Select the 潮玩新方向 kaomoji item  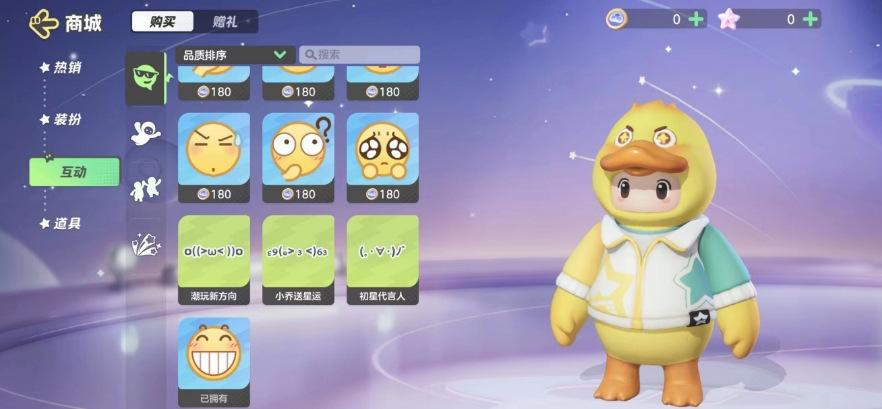pos(214,259)
